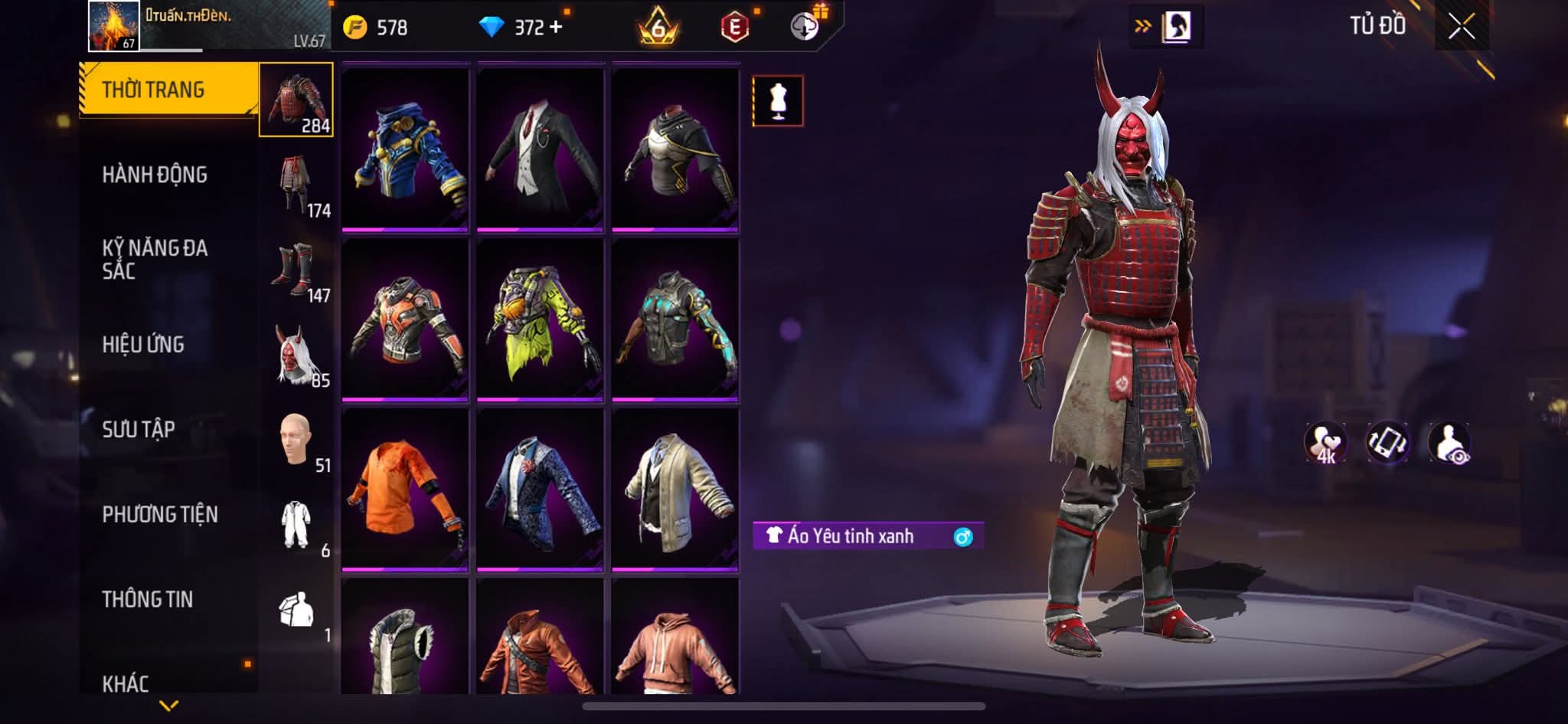Pick the beige cardigan top
The height and width of the screenshot is (724, 1568).
[675, 490]
